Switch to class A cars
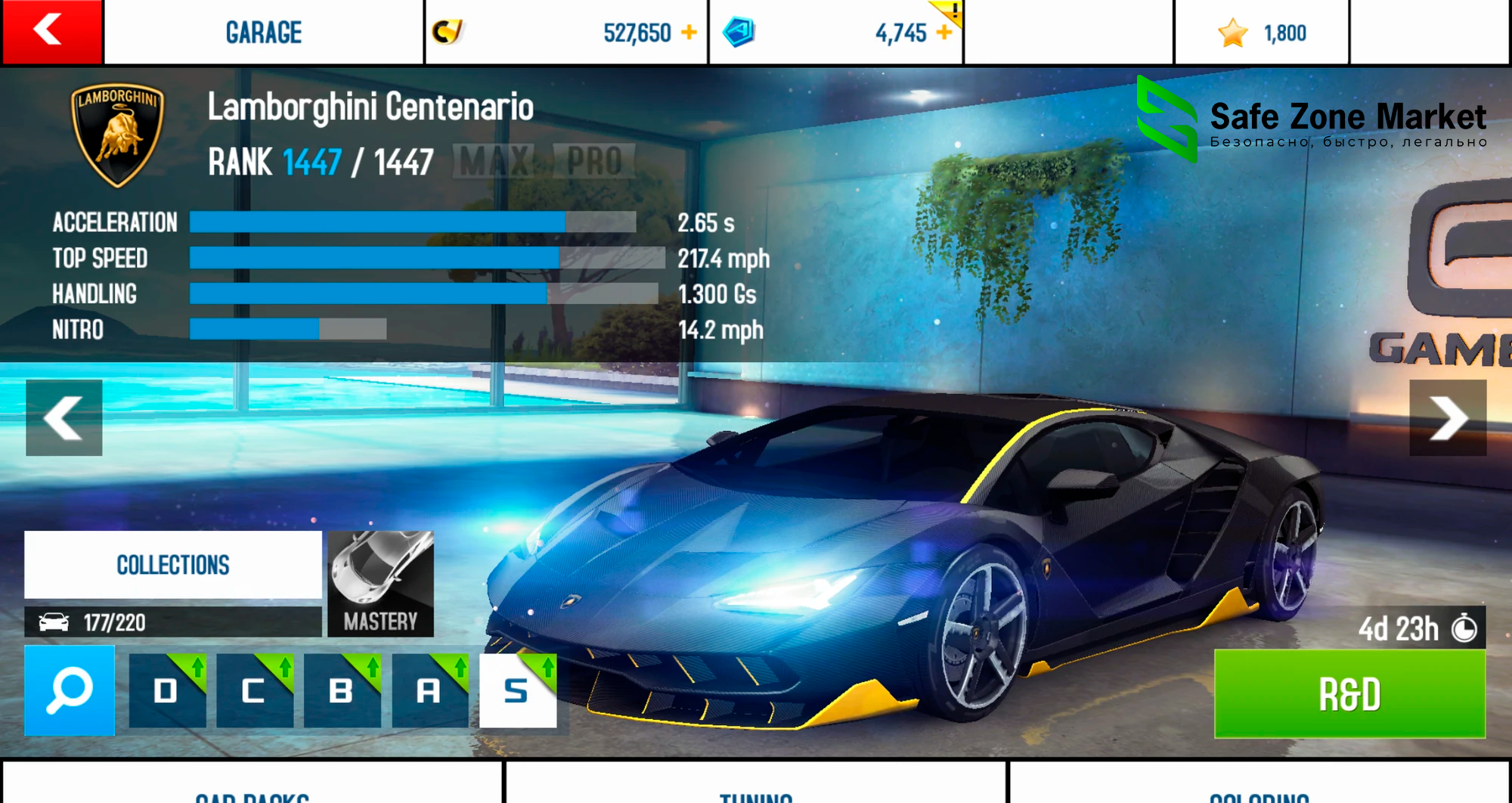1512x803 pixels. pyautogui.click(x=429, y=690)
